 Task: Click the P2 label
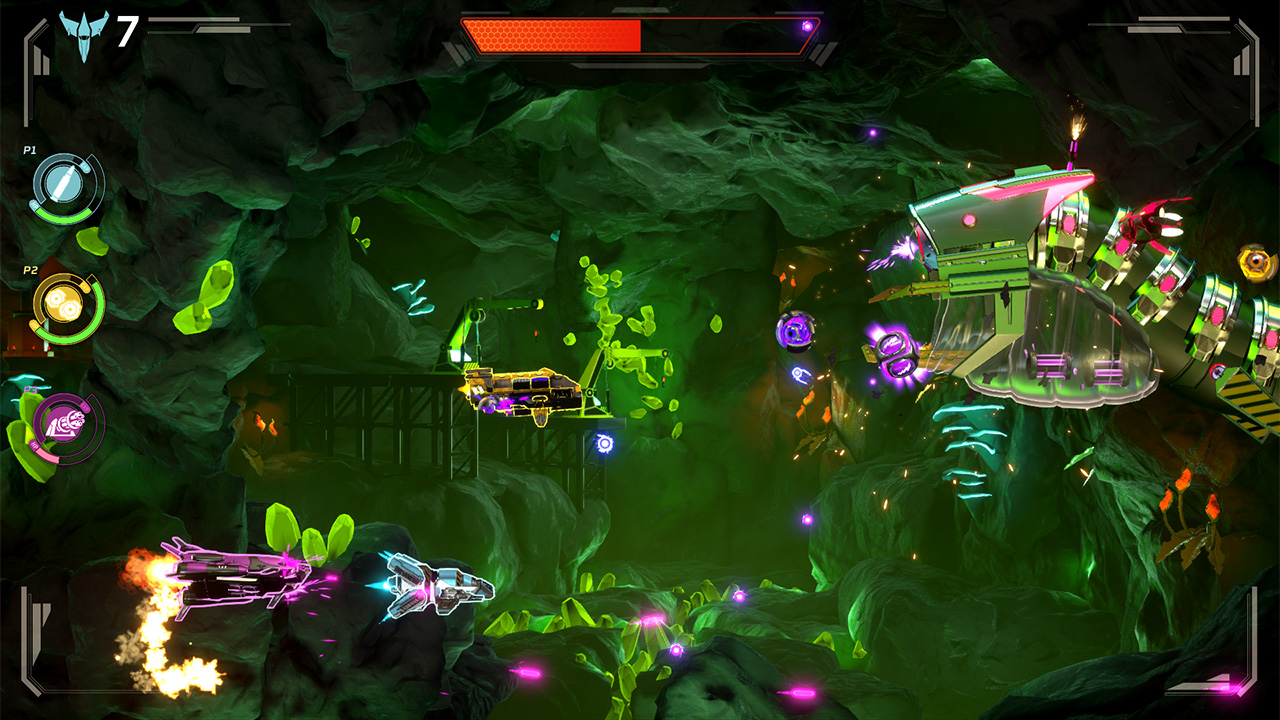(x=29, y=271)
